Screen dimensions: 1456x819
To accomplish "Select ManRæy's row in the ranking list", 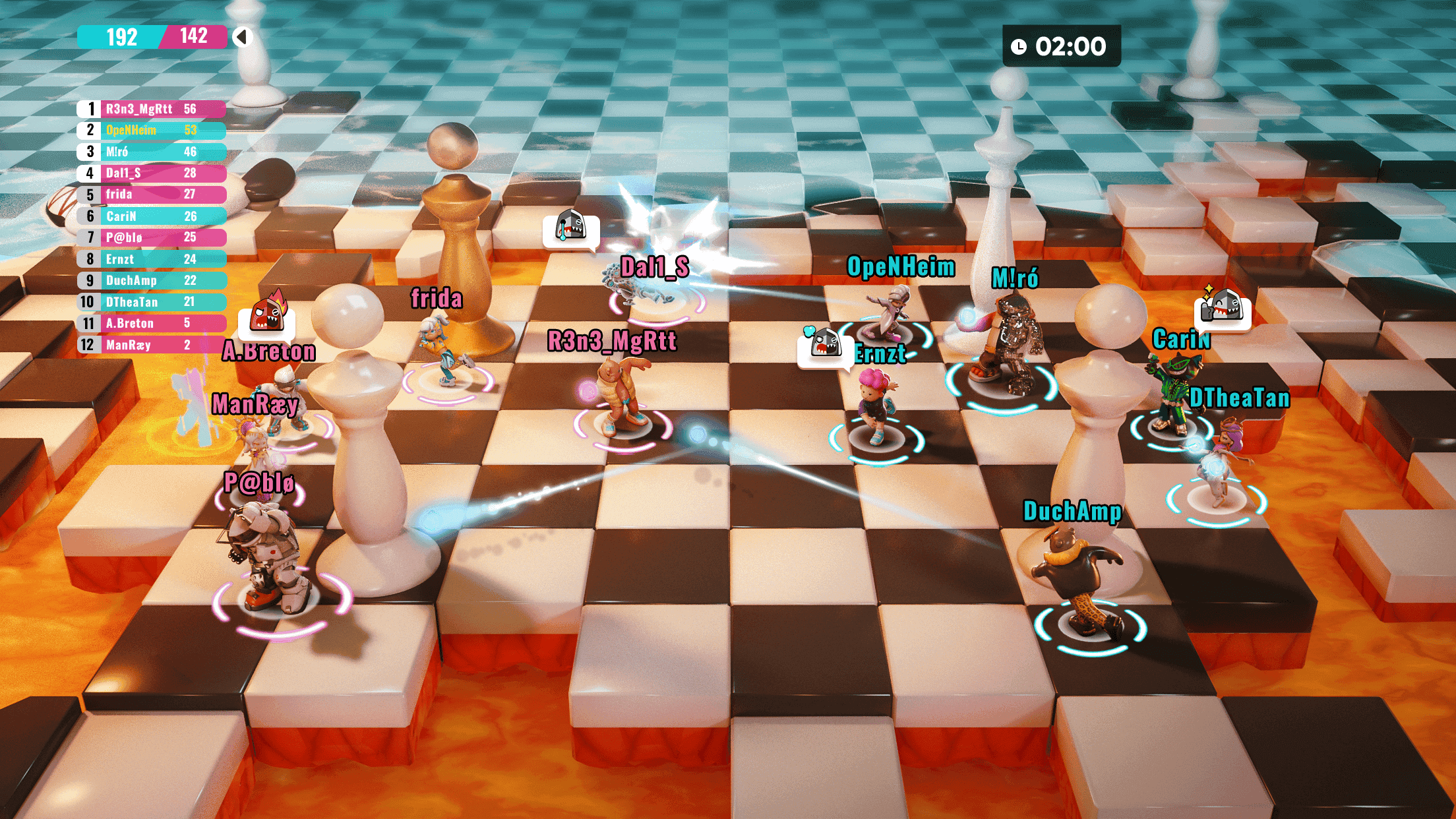I will (152, 345).
